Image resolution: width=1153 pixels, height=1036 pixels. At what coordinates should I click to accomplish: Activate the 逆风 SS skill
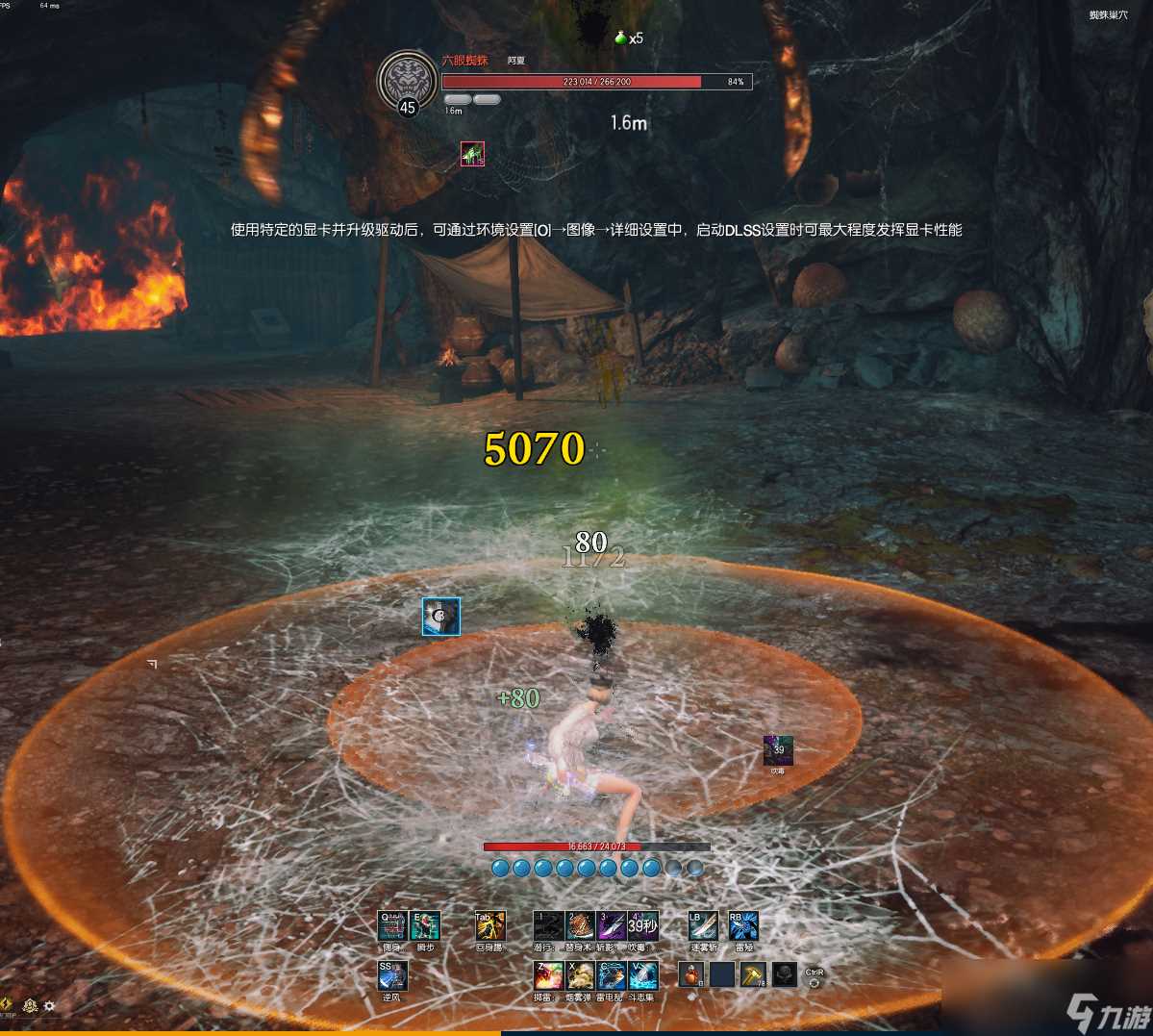point(392,976)
